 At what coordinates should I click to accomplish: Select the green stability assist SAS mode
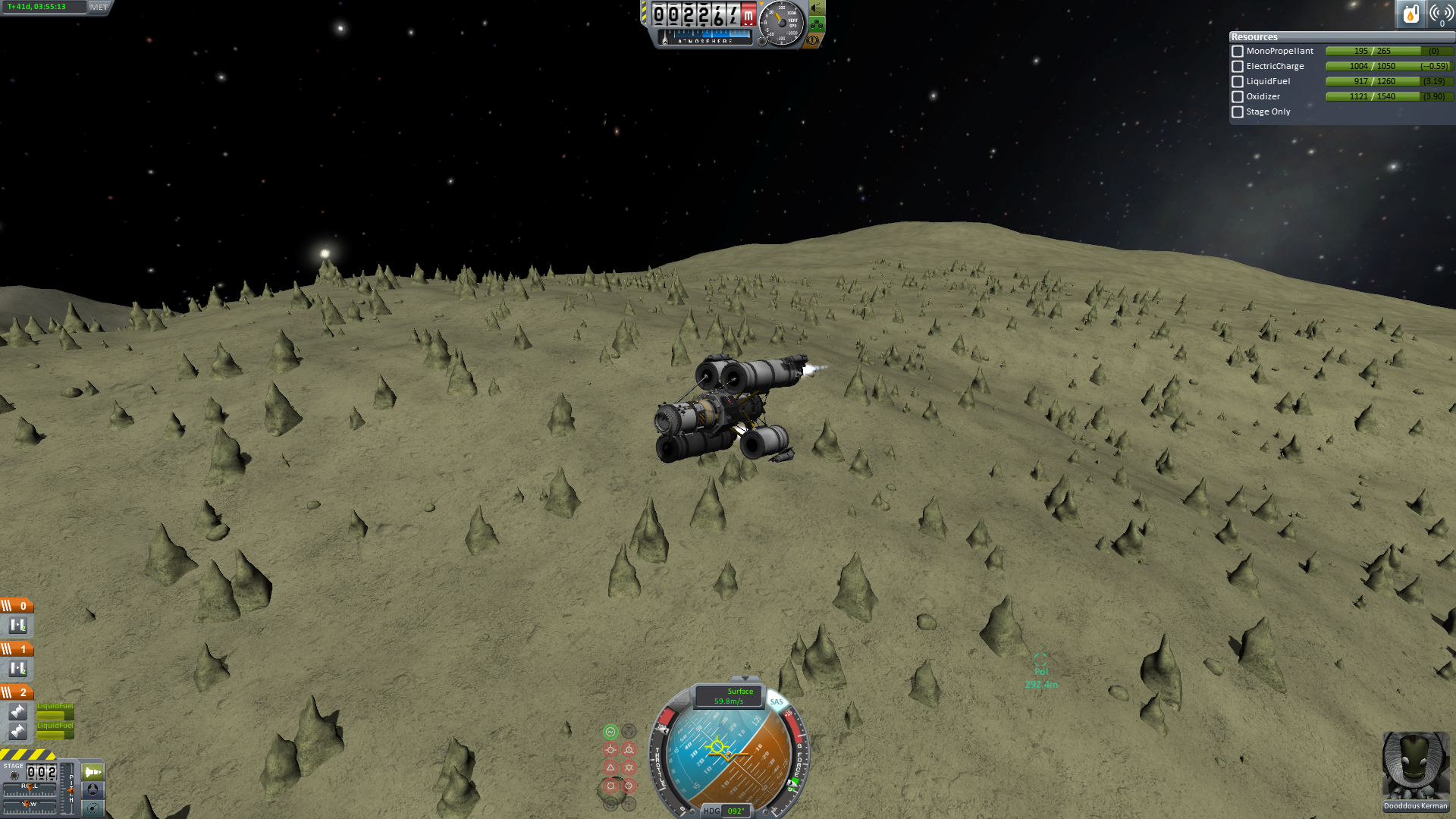tap(610, 732)
